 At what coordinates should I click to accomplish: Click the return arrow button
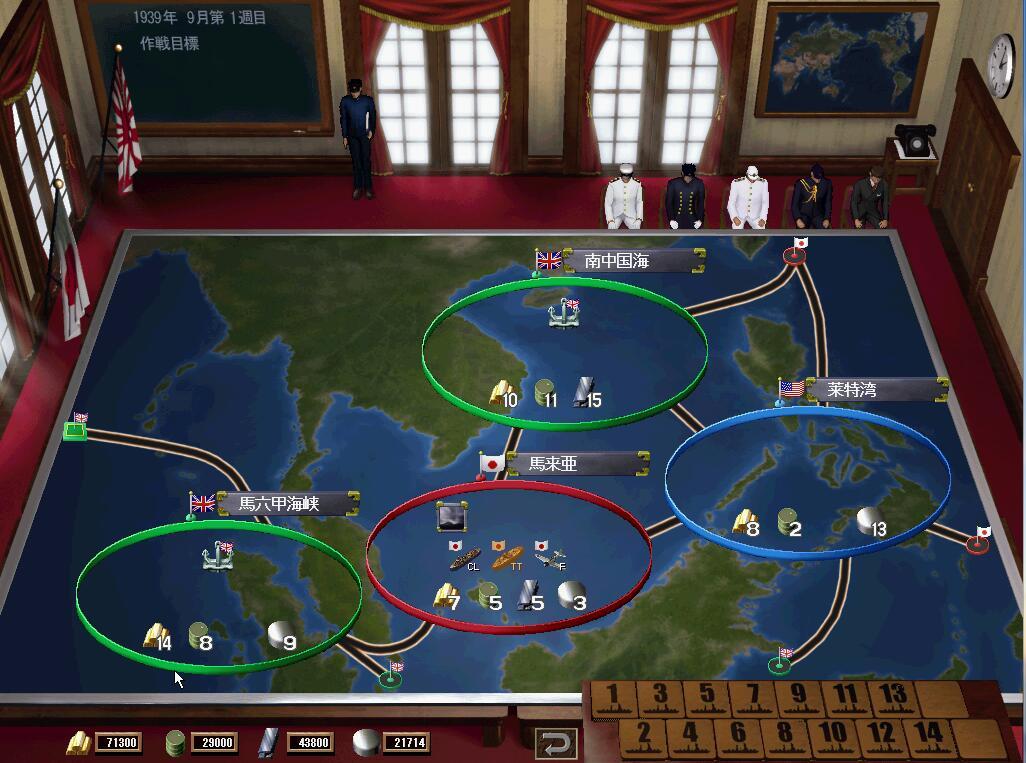point(556,743)
